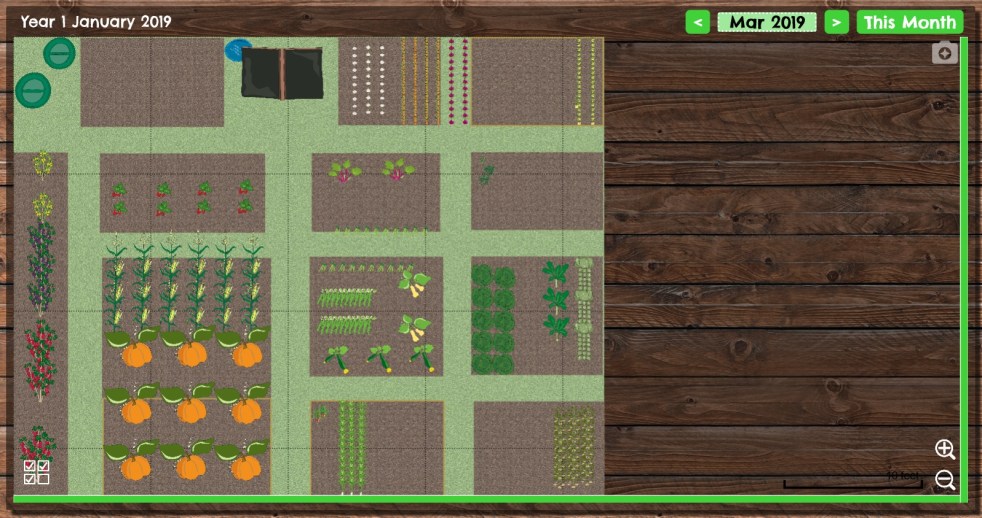Go to the previous month

click(x=698, y=22)
